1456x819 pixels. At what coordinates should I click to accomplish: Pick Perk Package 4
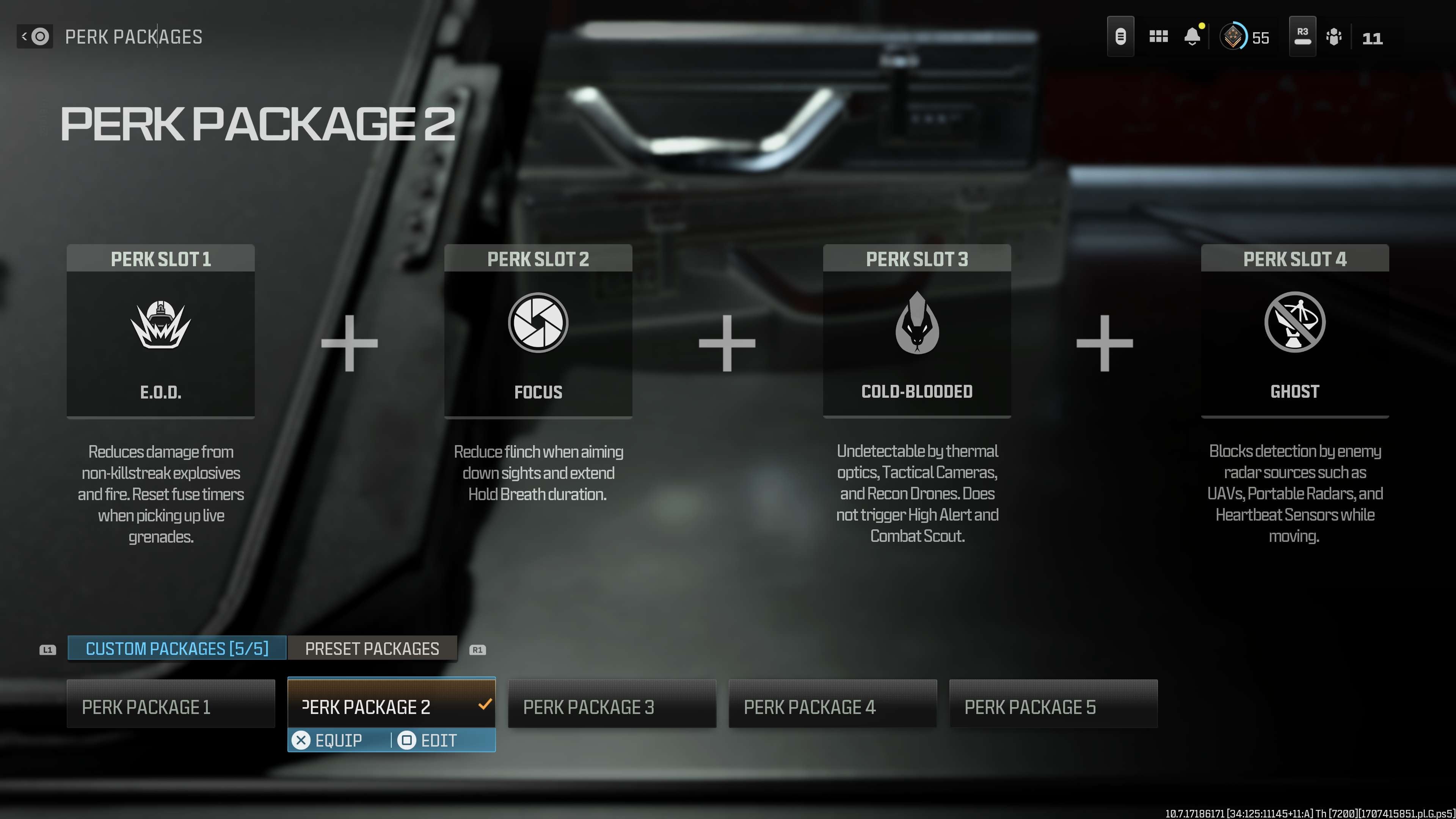pyautogui.click(x=833, y=706)
